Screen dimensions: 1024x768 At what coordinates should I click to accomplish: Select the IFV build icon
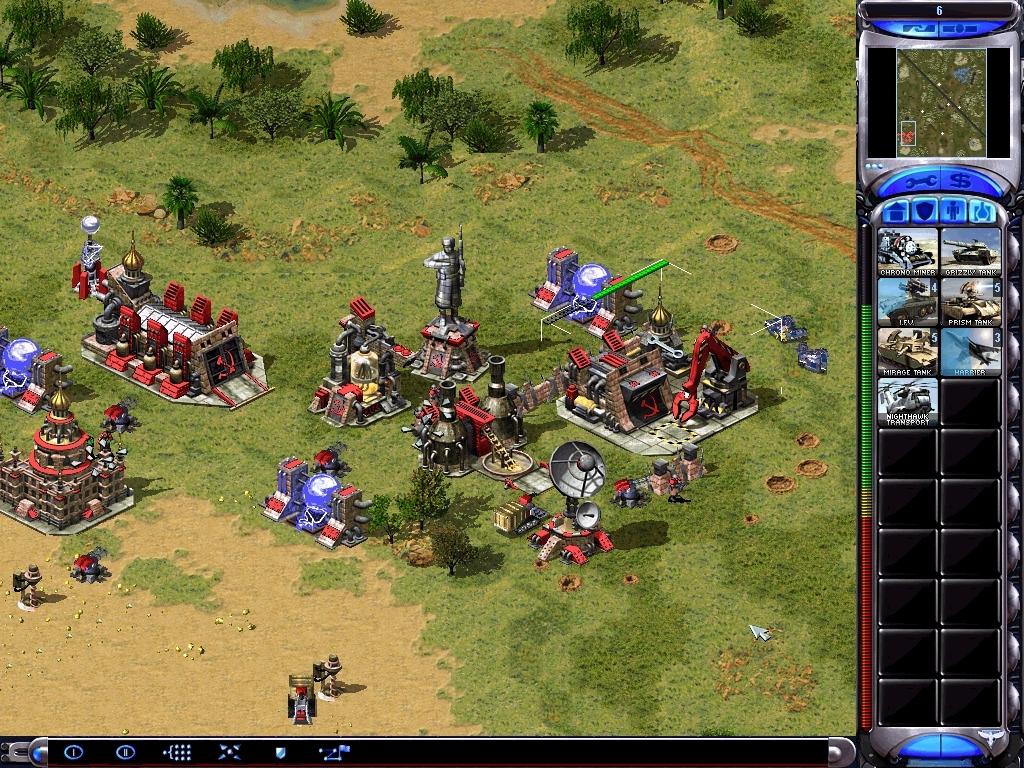pyautogui.click(x=908, y=301)
